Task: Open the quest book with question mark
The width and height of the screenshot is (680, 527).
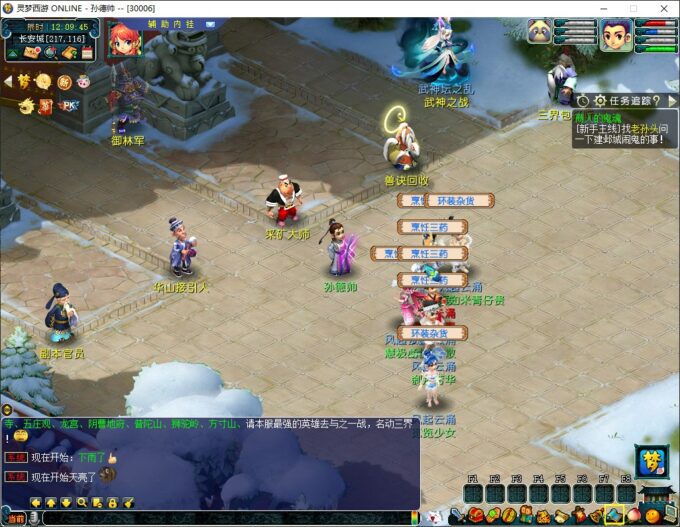Action: (x=68, y=52)
